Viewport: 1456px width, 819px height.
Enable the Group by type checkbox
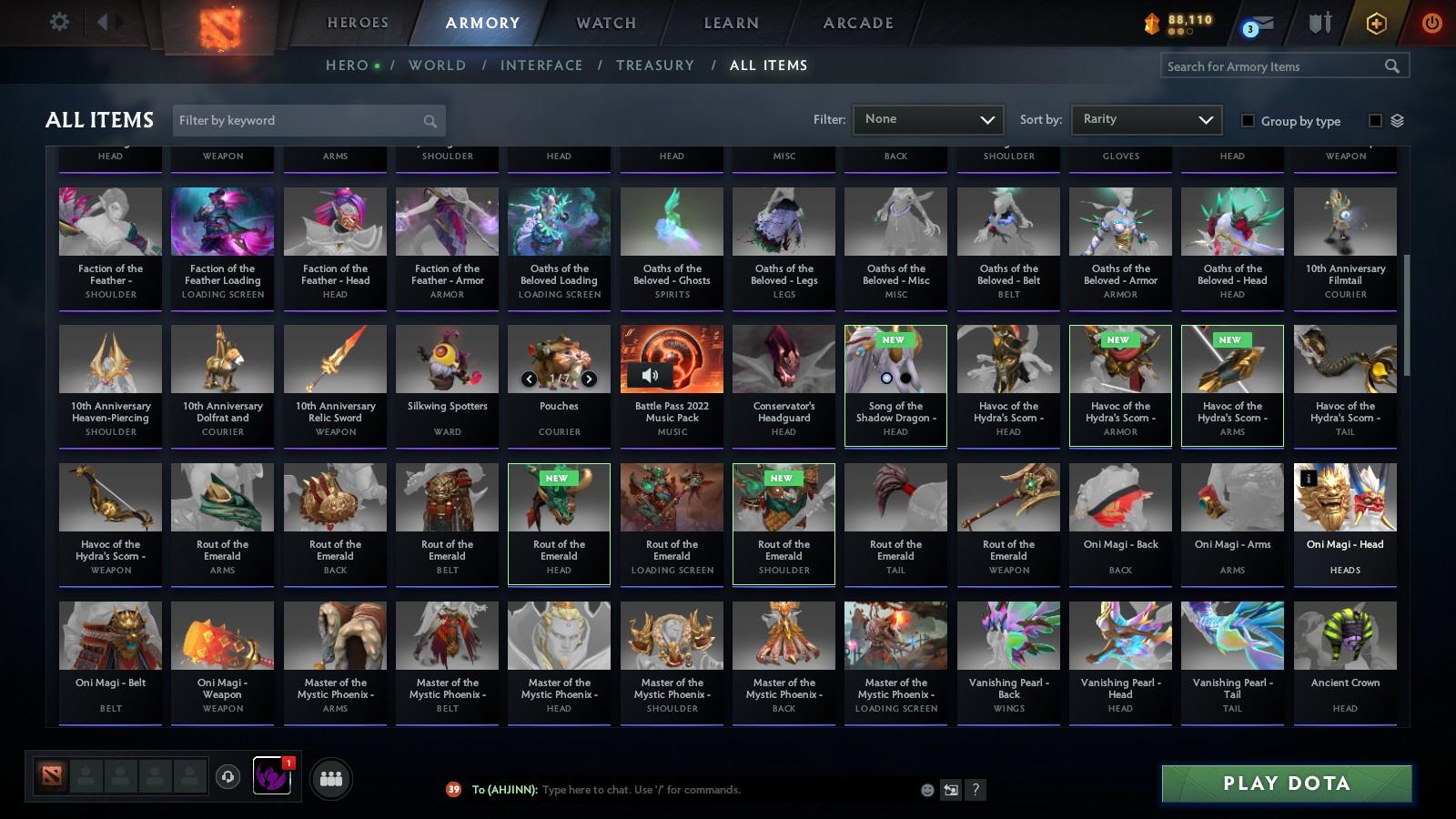(1250, 121)
